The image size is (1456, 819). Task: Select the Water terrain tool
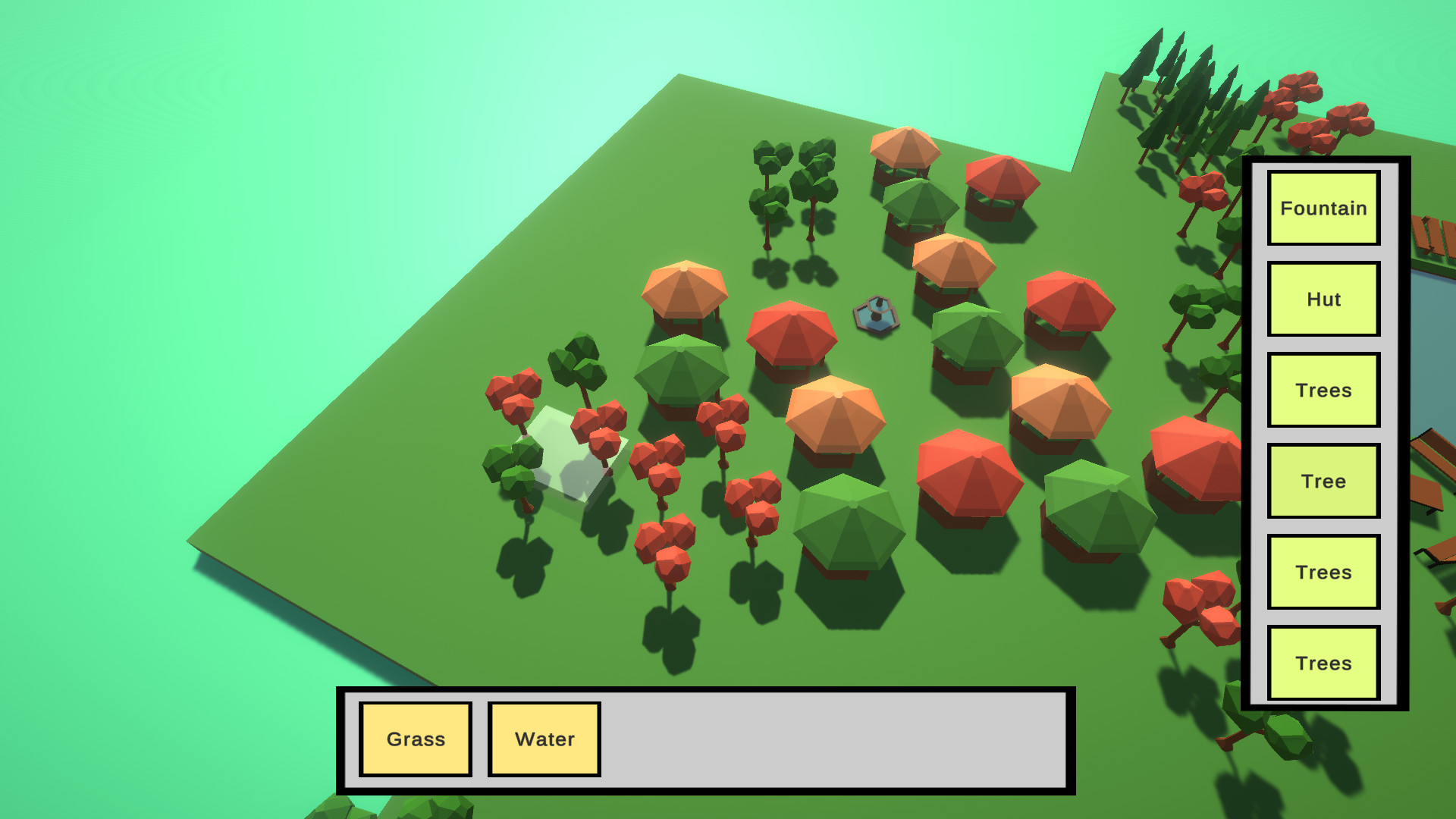click(x=544, y=737)
